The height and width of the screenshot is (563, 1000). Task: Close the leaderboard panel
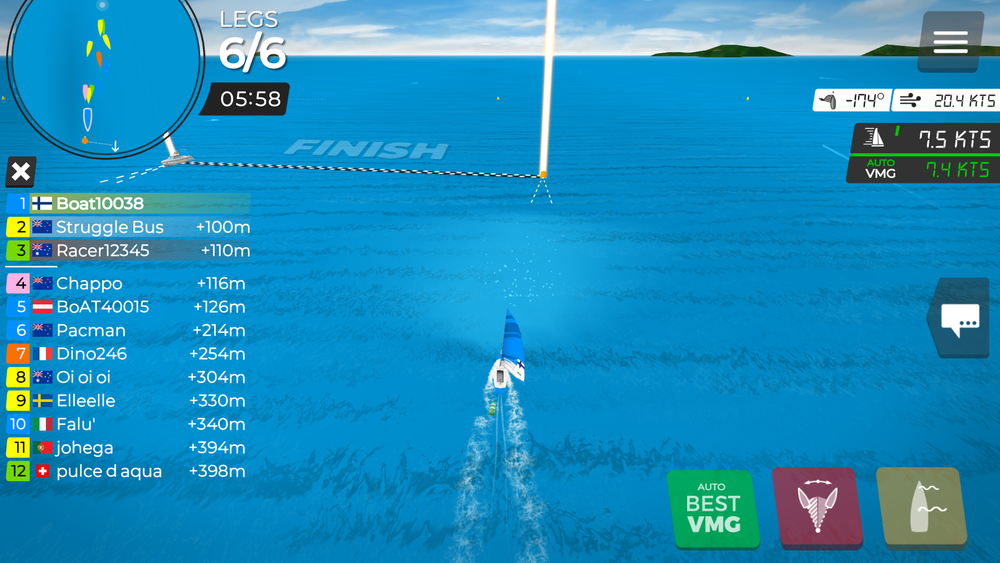(x=20, y=172)
